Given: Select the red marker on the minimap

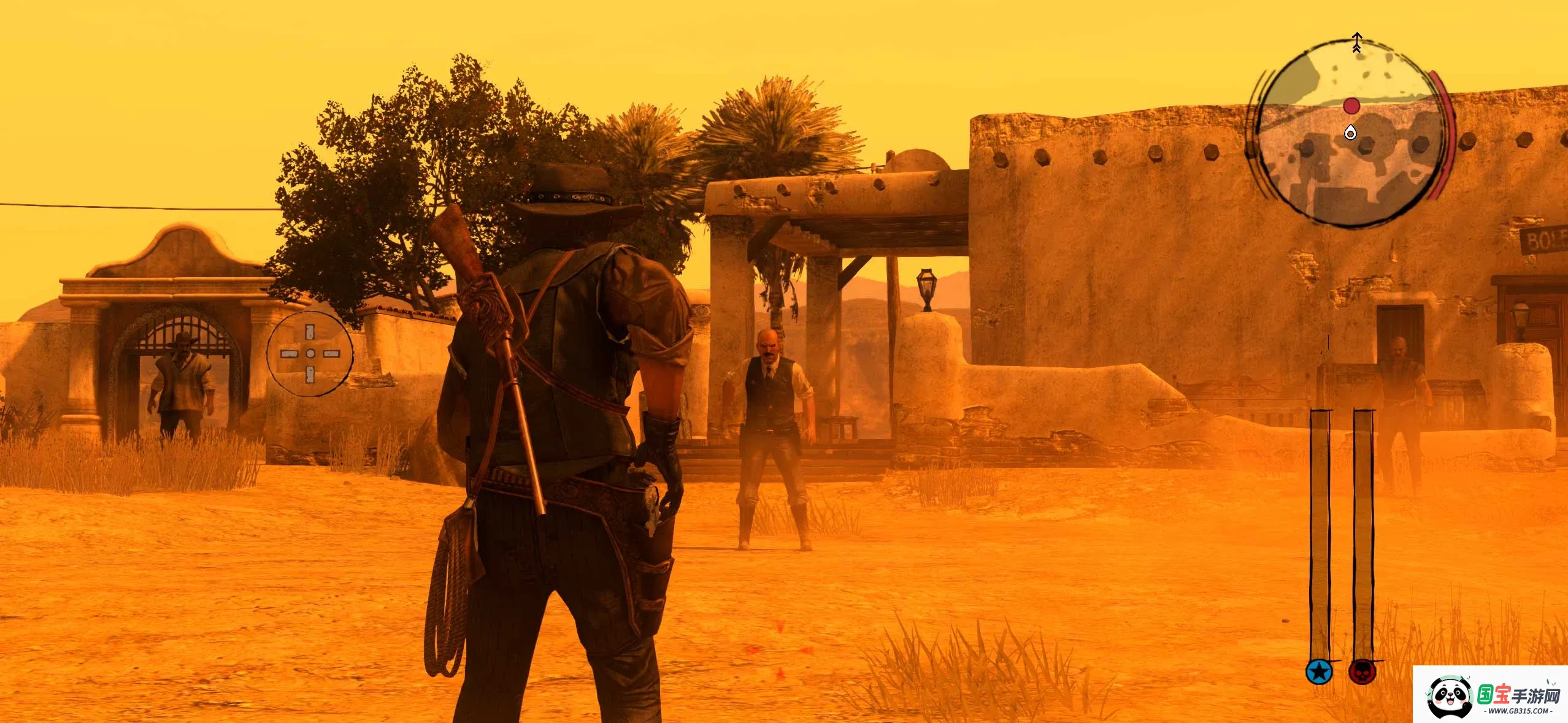Looking at the screenshot, I should 1351,106.
